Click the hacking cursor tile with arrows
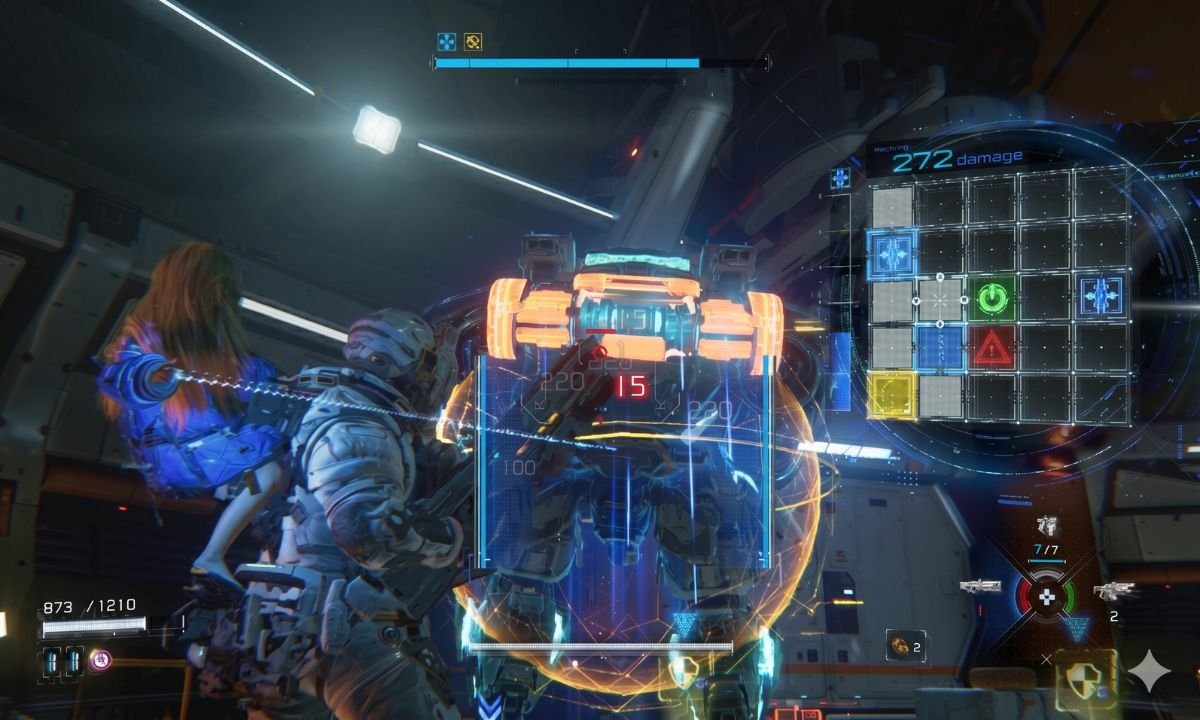The image size is (1200, 720). click(x=941, y=298)
